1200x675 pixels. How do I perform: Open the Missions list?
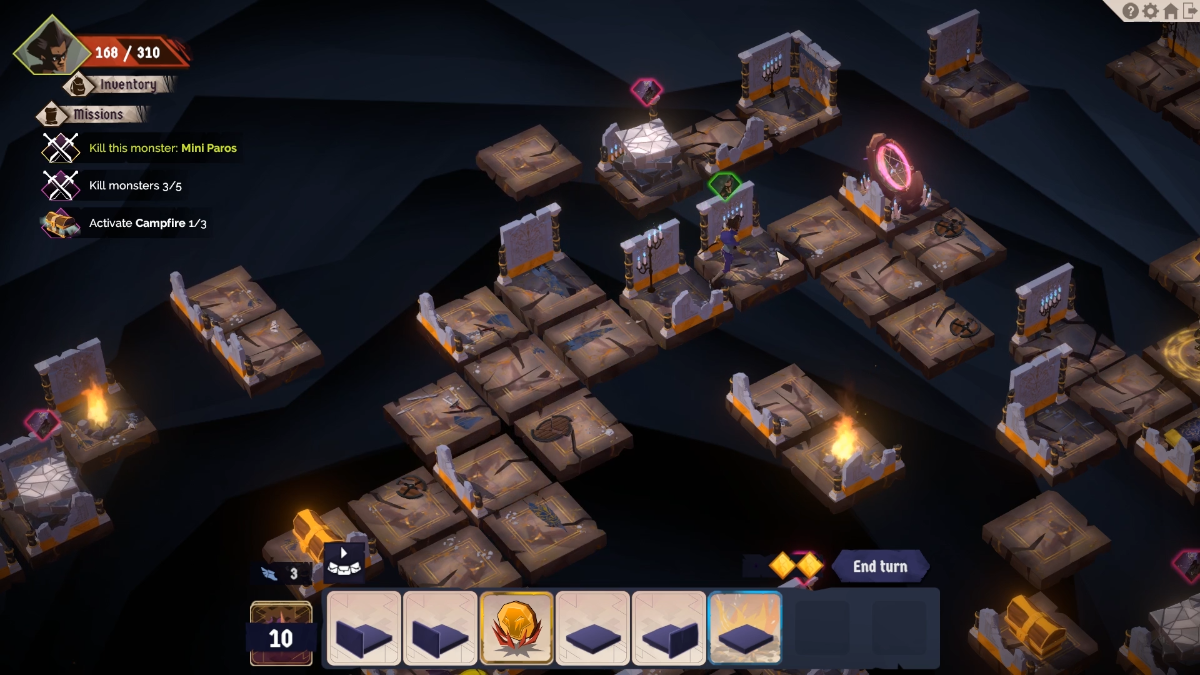(x=97, y=114)
